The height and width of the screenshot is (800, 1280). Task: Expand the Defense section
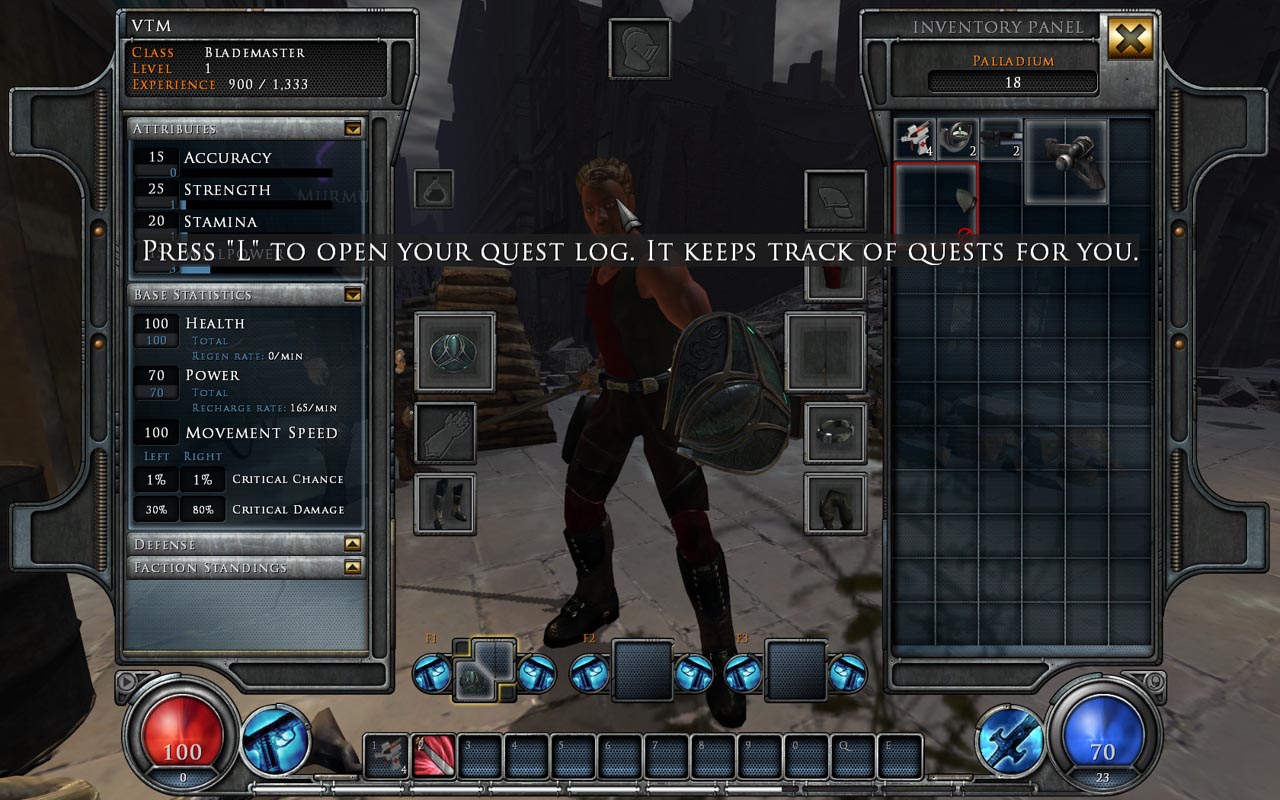(352, 544)
